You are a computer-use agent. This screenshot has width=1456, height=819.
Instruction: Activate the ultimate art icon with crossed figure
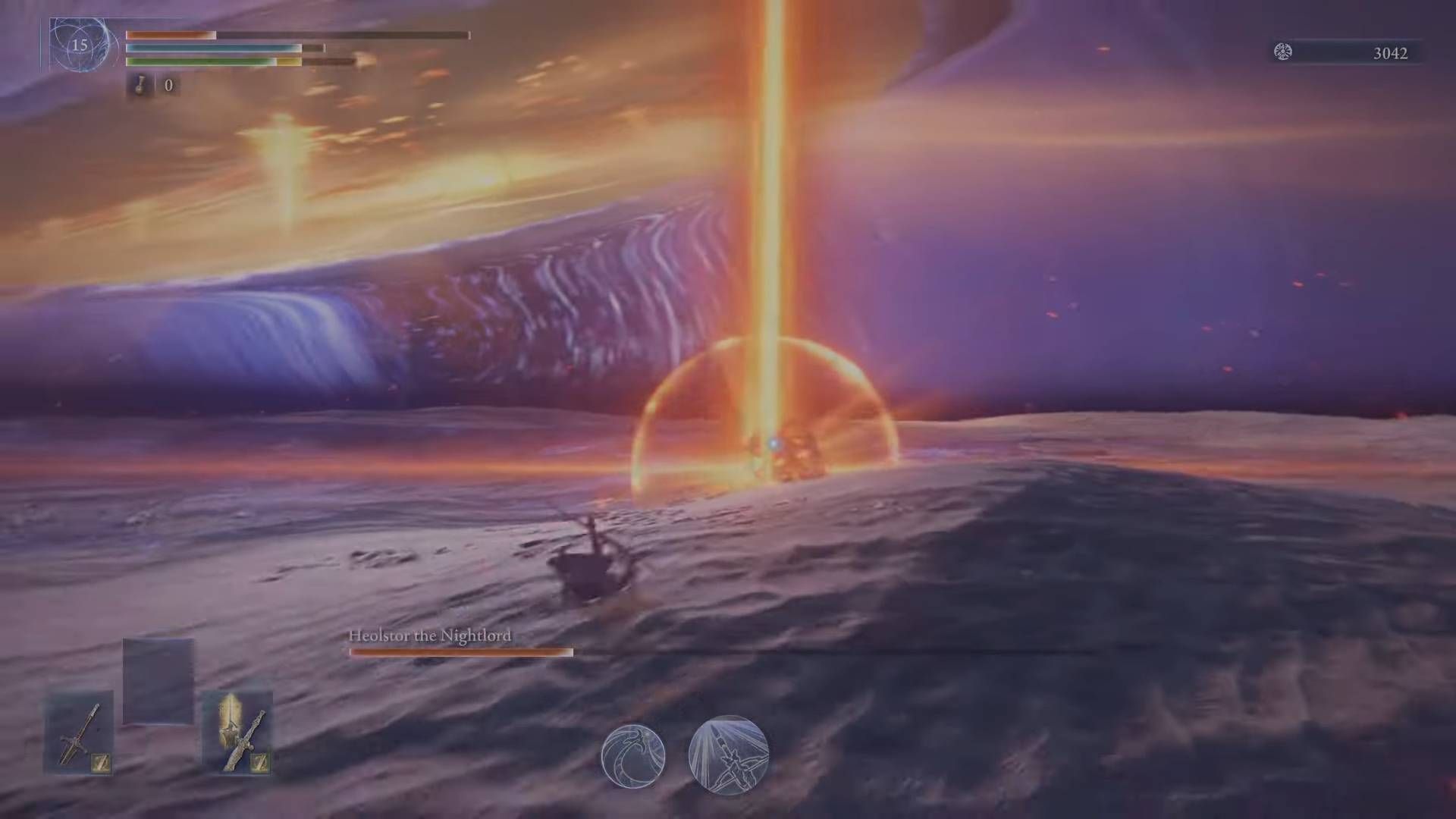[x=728, y=755]
